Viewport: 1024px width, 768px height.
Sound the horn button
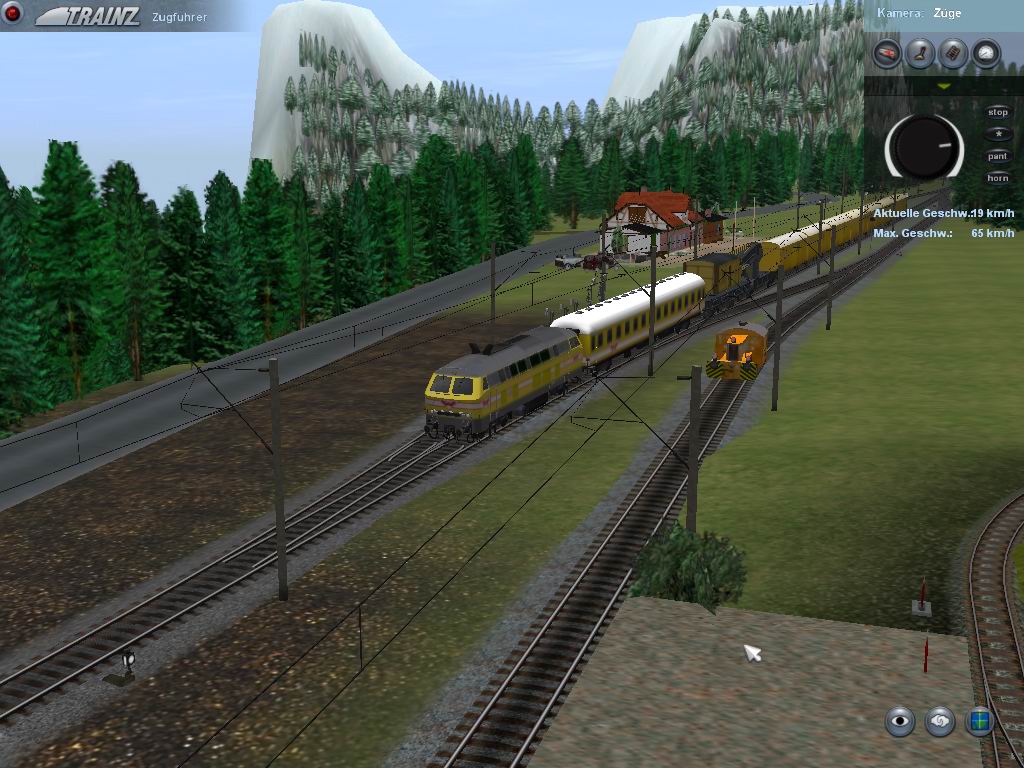(x=997, y=178)
